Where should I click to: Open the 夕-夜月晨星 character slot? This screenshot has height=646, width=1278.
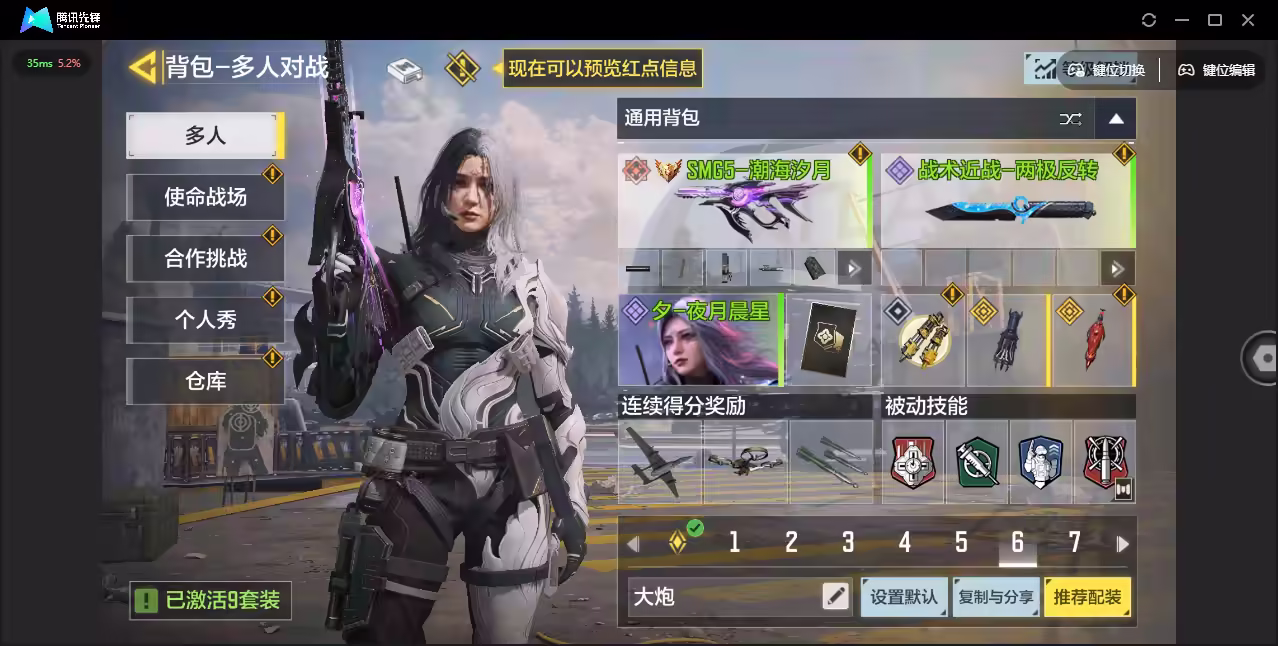click(x=699, y=340)
